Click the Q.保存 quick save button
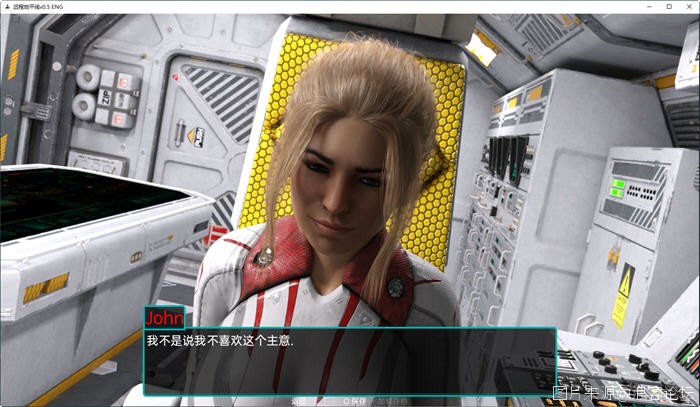700x407 pixels. coord(355,401)
